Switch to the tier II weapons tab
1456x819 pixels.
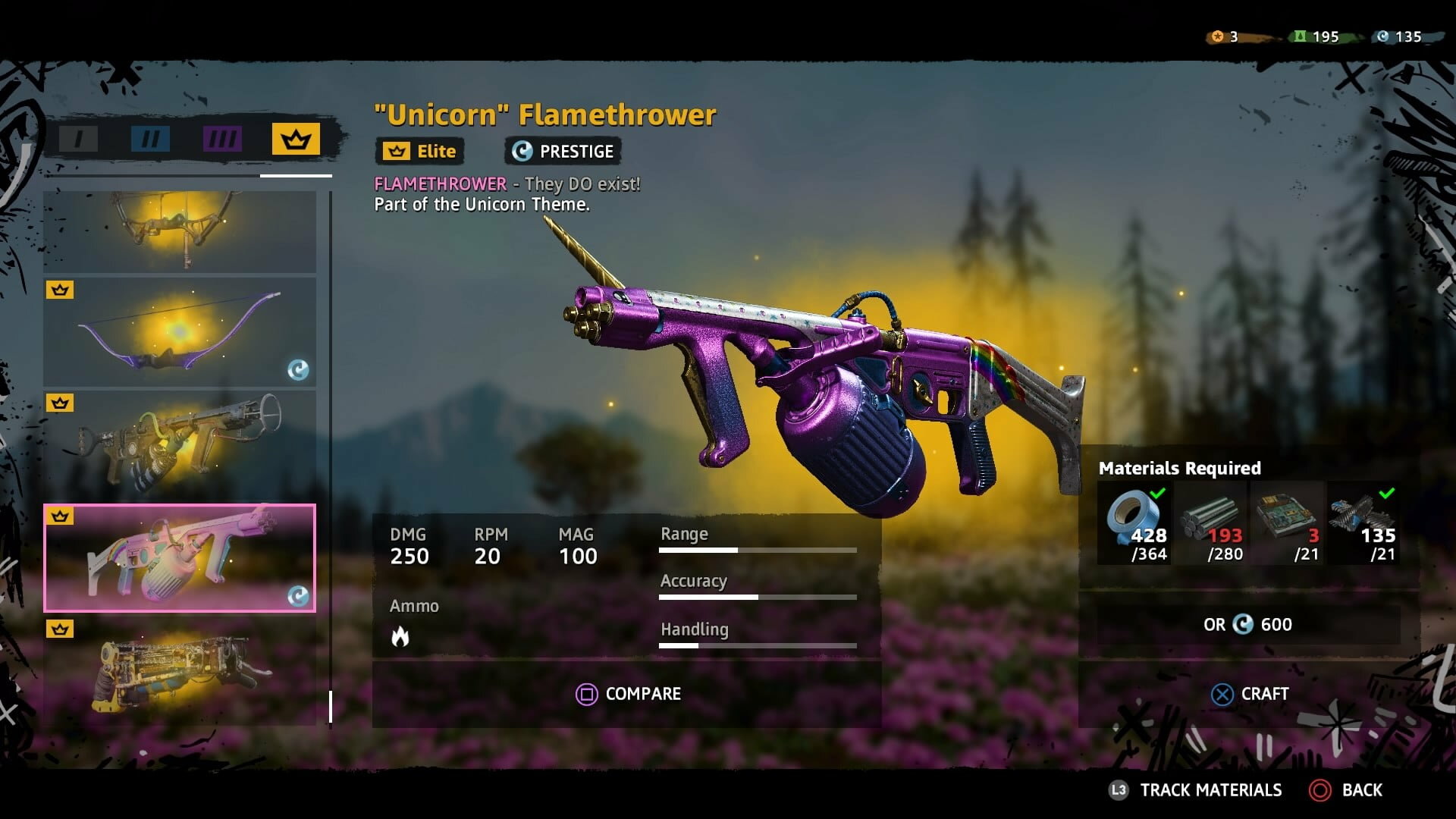tap(150, 139)
